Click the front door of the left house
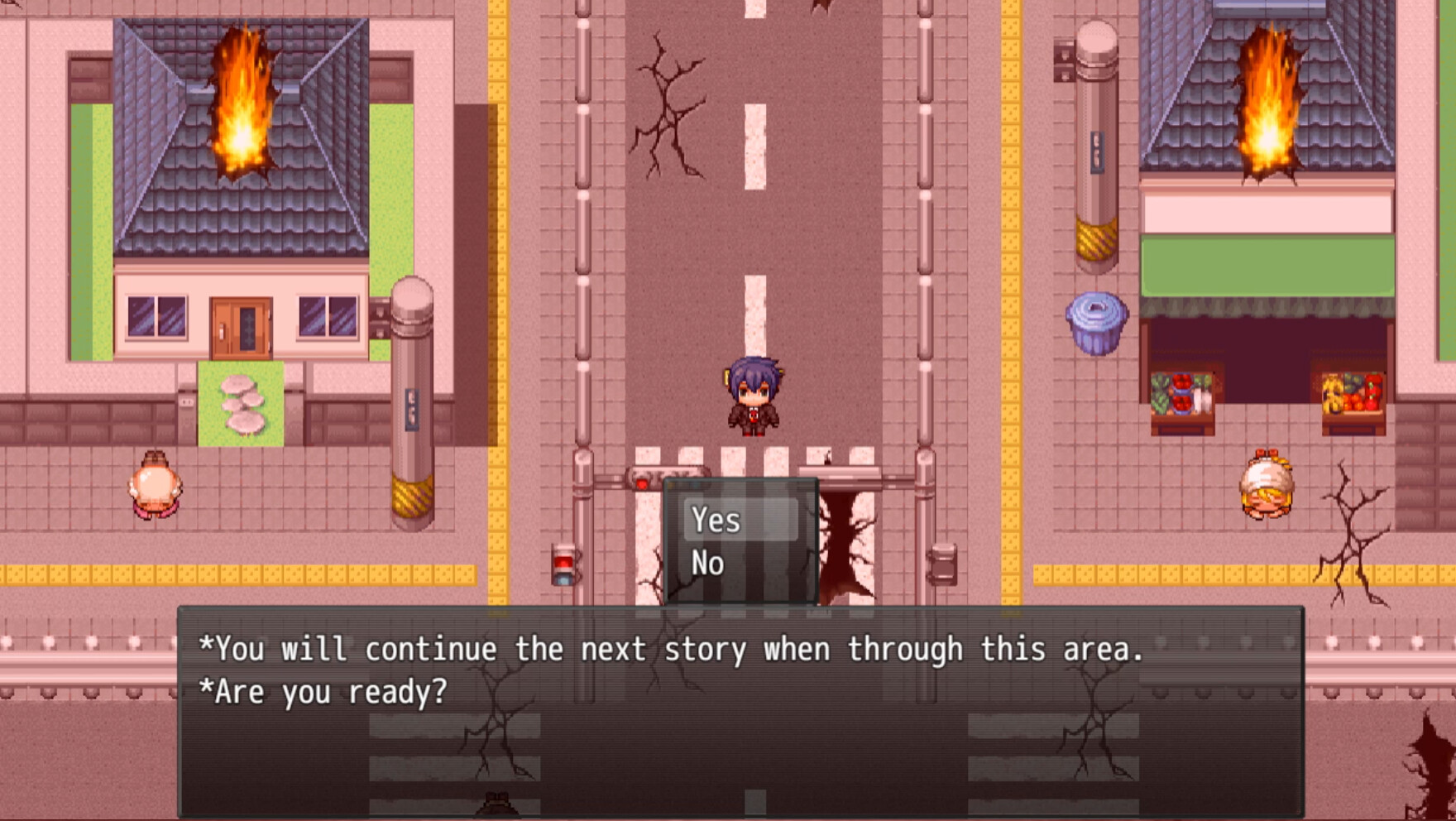This screenshot has width=1456, height=821. [x=240, y=327]
